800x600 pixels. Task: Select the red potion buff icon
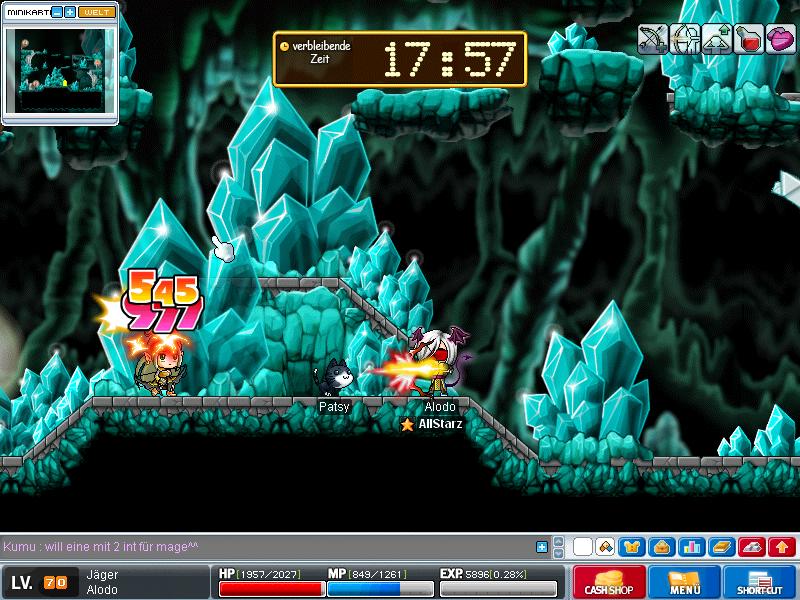749,39
